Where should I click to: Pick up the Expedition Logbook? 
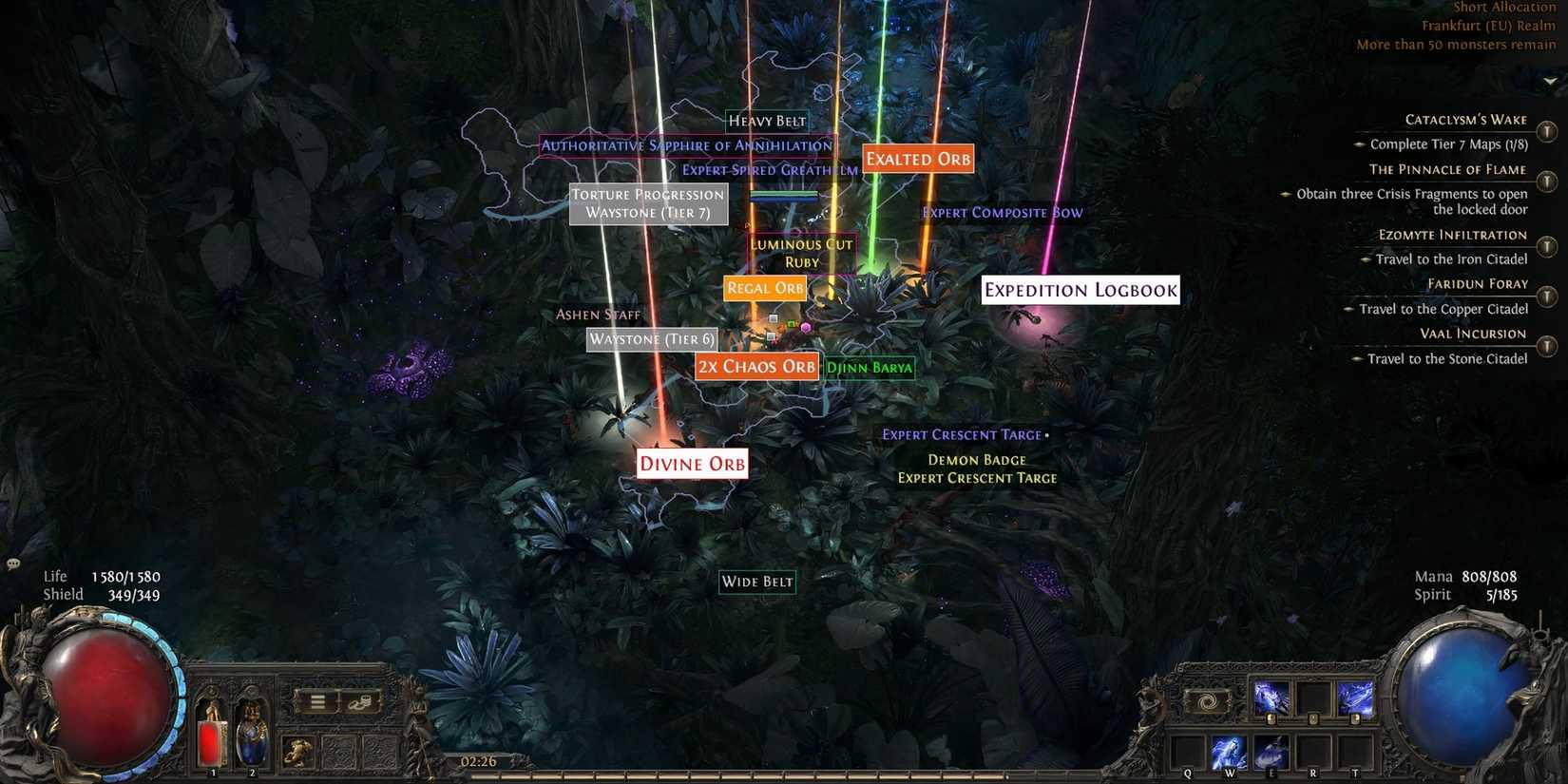1080,290
